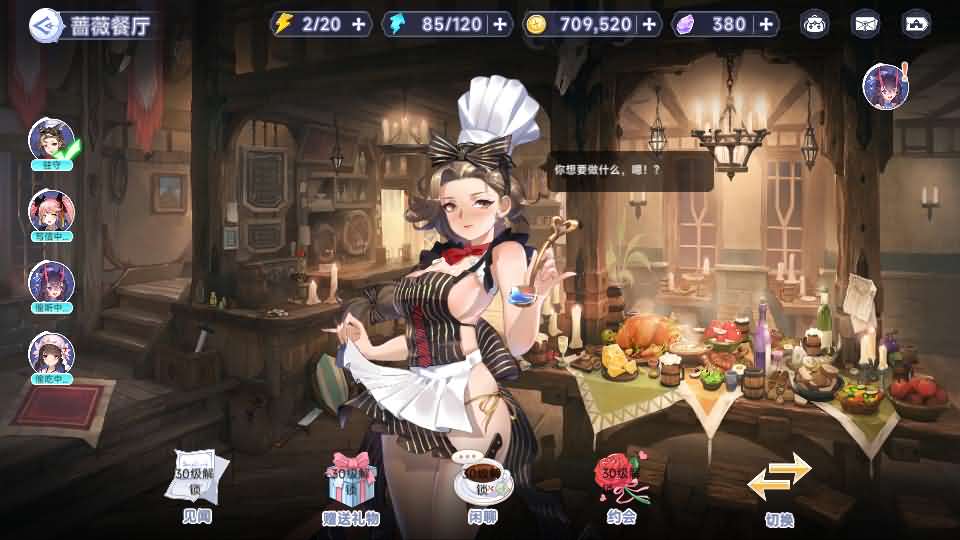
Task: Open the castle home icon
Action: click(915, 24)
